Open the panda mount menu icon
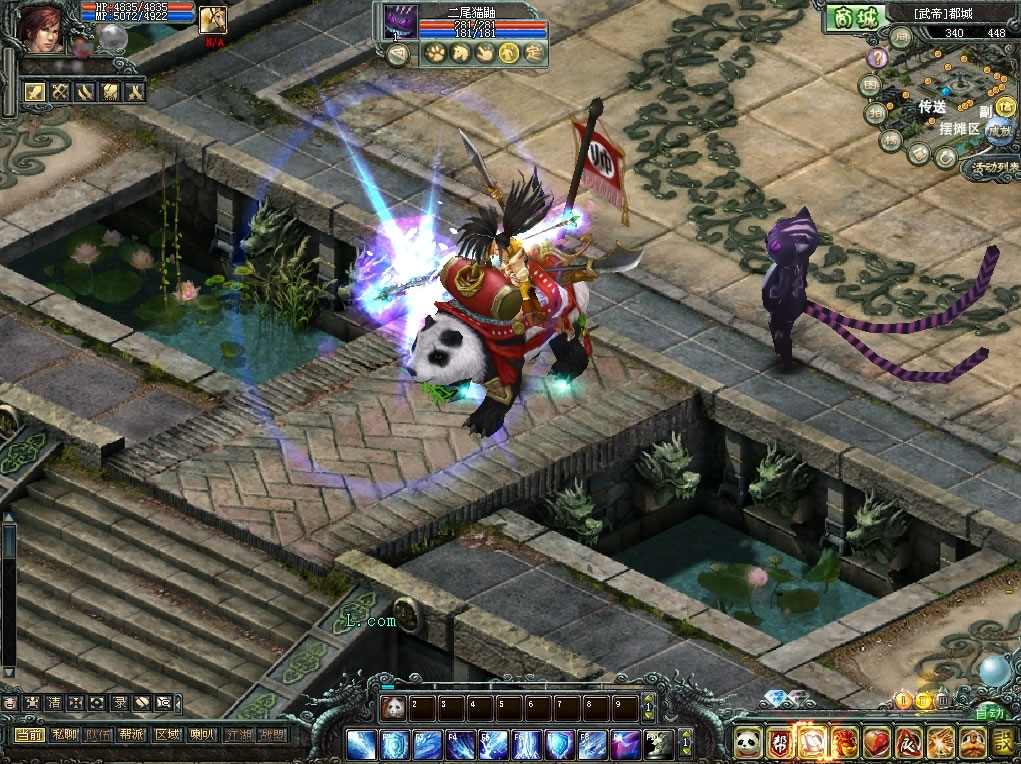 (746, 743)
